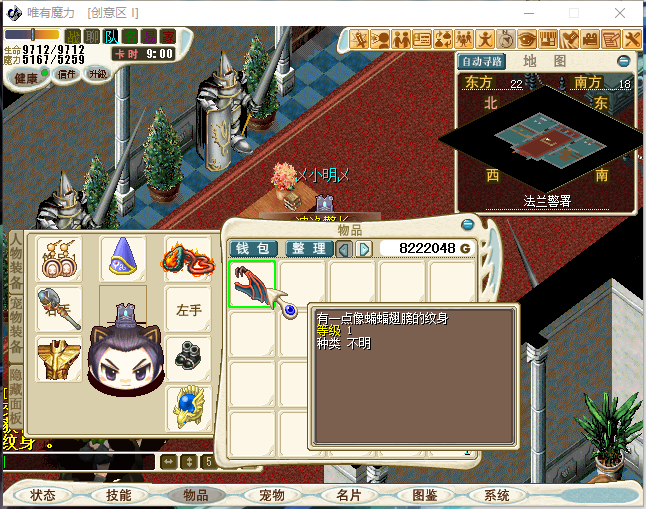Viewport: 646px width, 509px height.
Task: Open the 信件 mail button
Action: point(66,74)
